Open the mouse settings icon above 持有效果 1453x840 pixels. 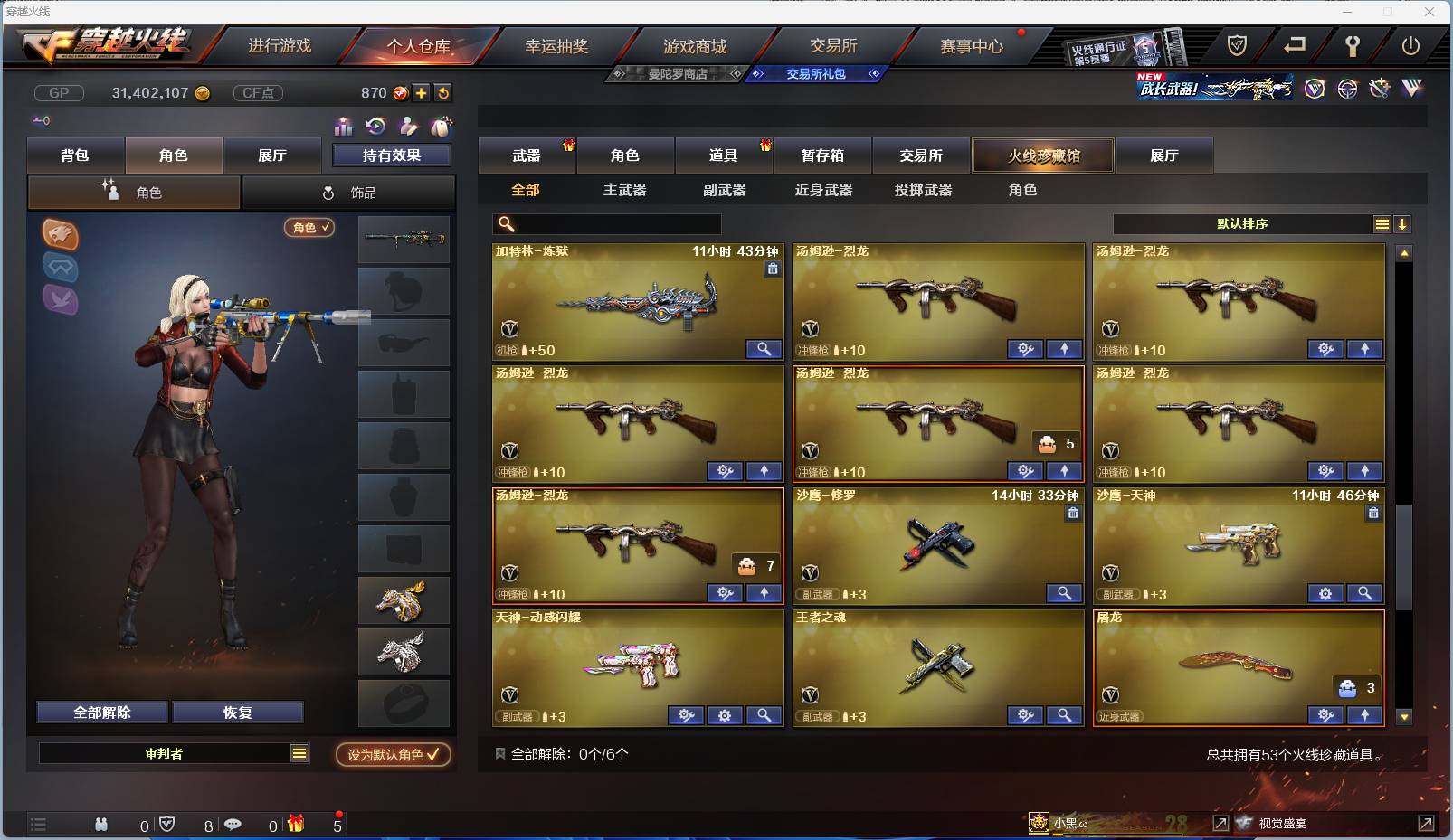[x=442, y=127]
